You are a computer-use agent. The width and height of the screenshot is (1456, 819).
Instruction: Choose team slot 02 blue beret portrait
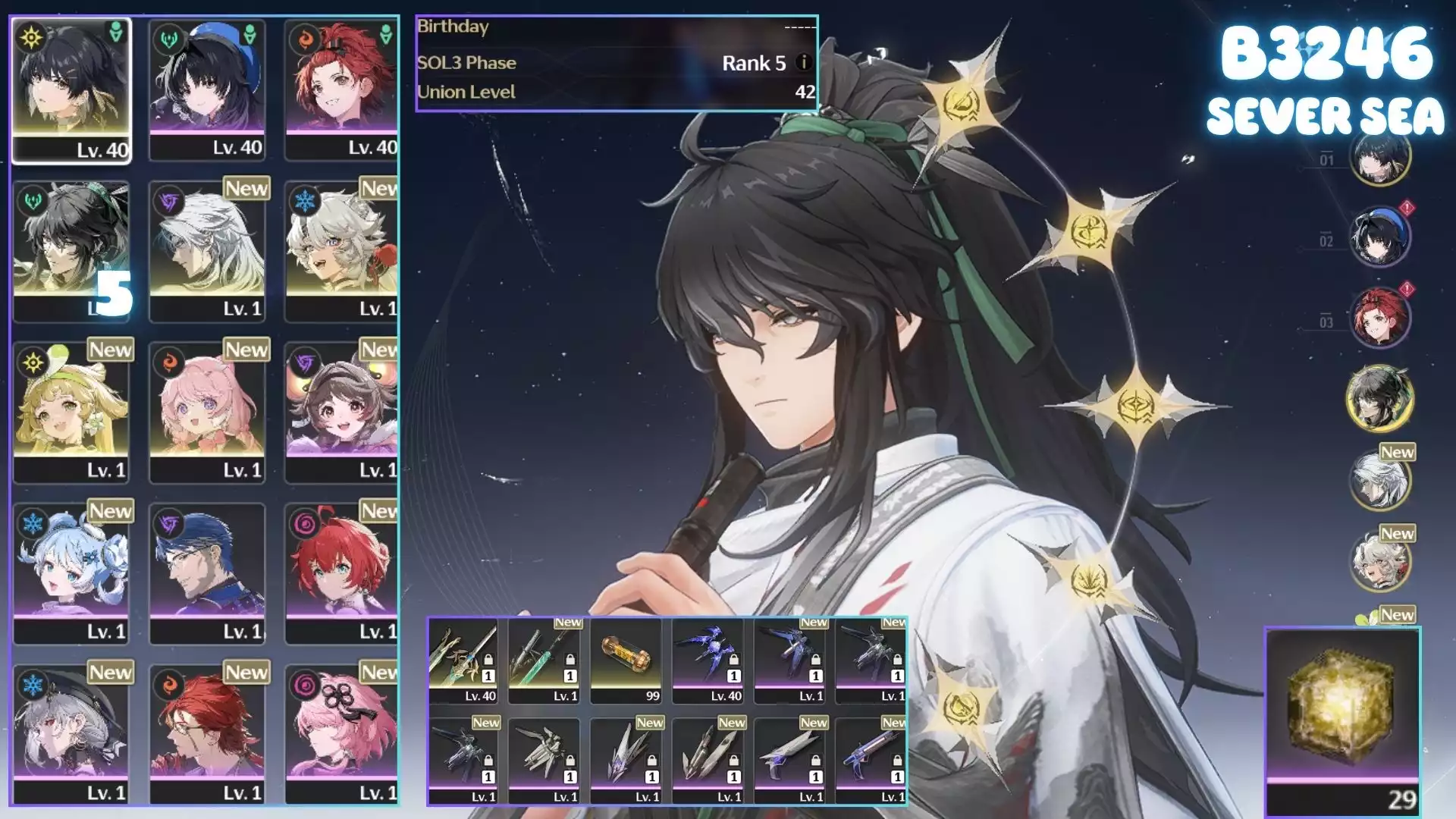pyautogui.click(x=1379, y=237)
